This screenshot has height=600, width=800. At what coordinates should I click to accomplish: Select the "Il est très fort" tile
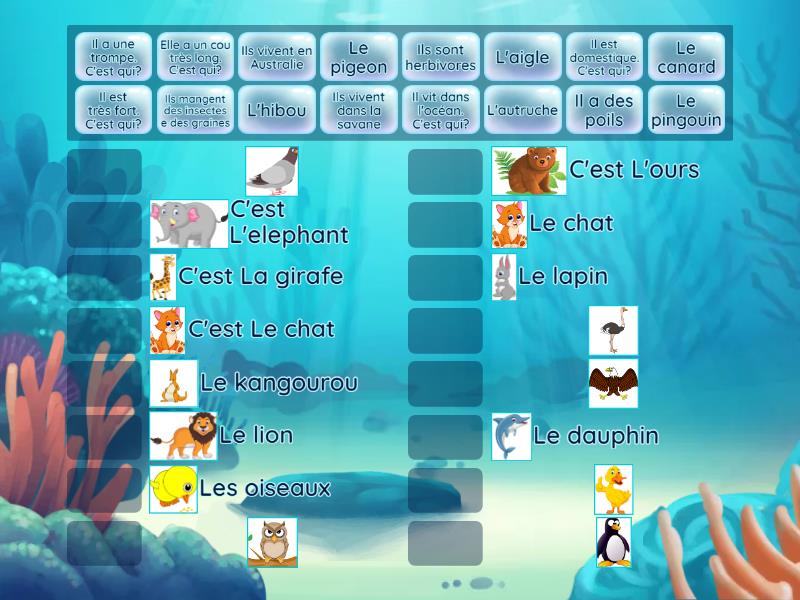point(113,110)
